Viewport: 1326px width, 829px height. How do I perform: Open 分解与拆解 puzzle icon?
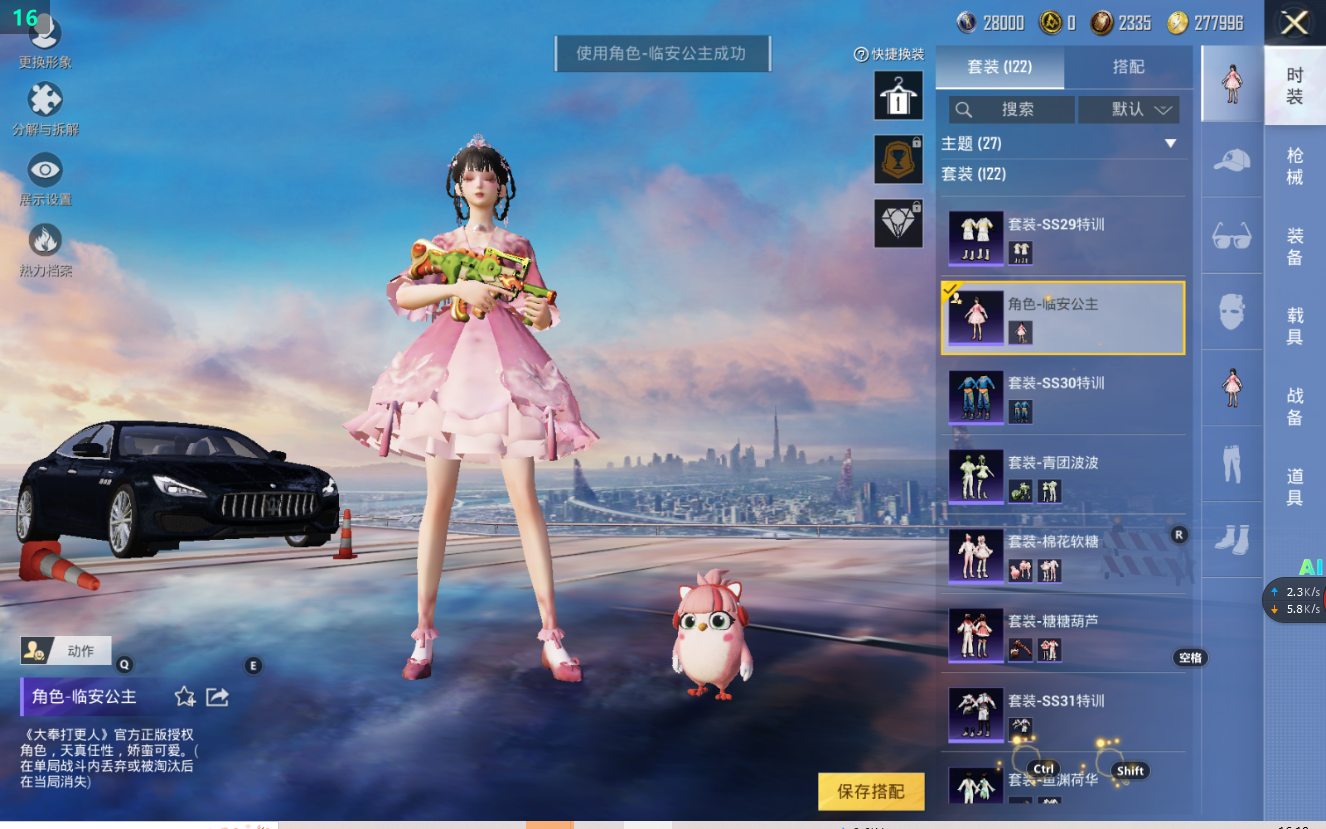coord(45,101)
